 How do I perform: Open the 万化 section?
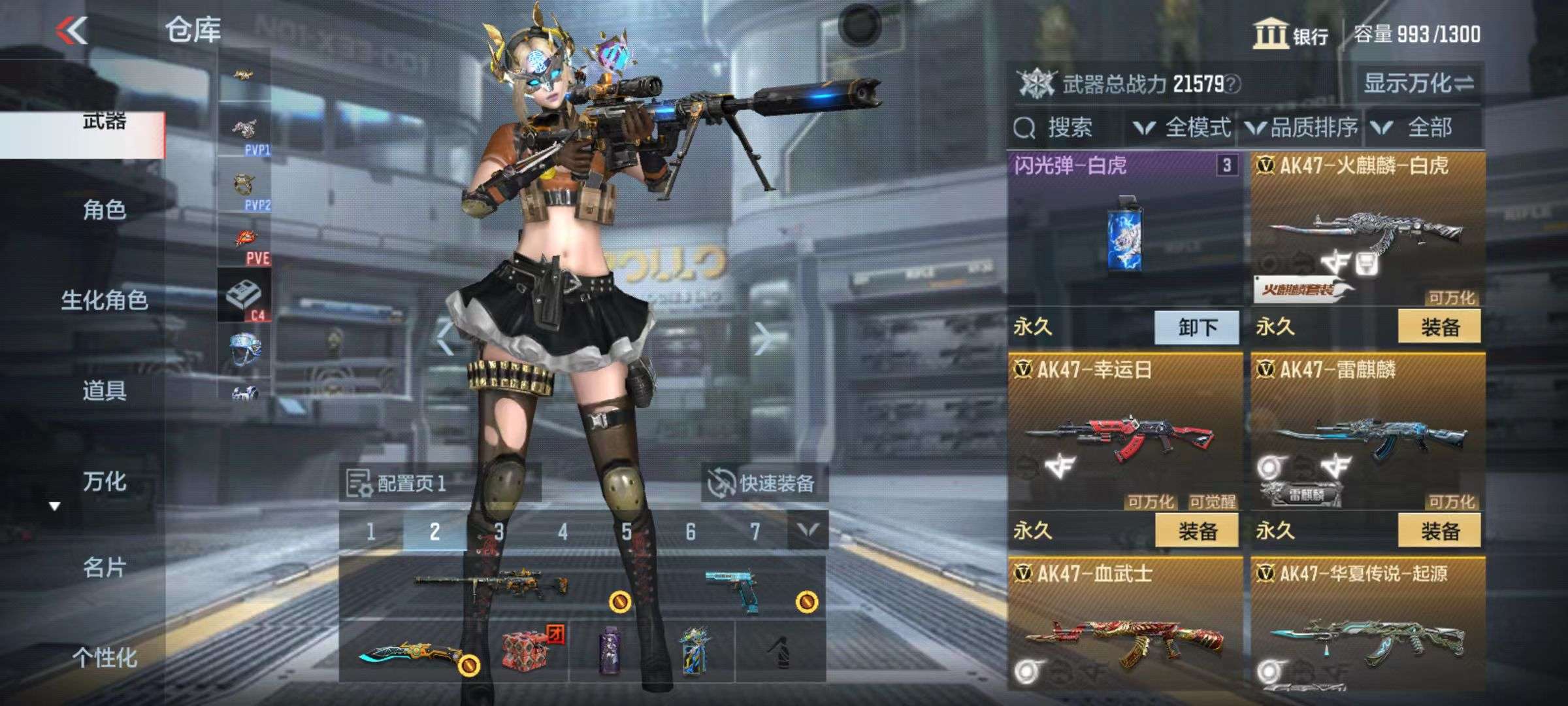104,481
